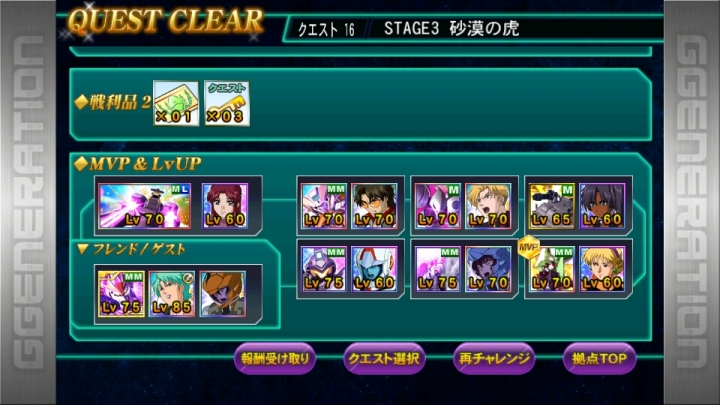The height and width of the screenshot is (405, 720).
Task: Pick the sunglasses-wearing Lv 70 pilot portrait
Action: (374, 205)
